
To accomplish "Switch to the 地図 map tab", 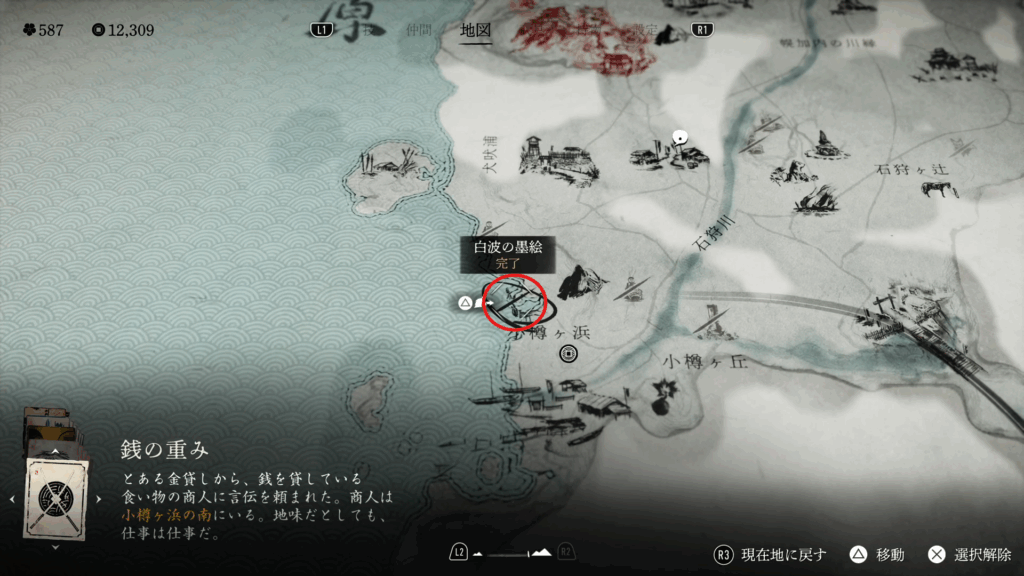I will (x=475, y=30).
